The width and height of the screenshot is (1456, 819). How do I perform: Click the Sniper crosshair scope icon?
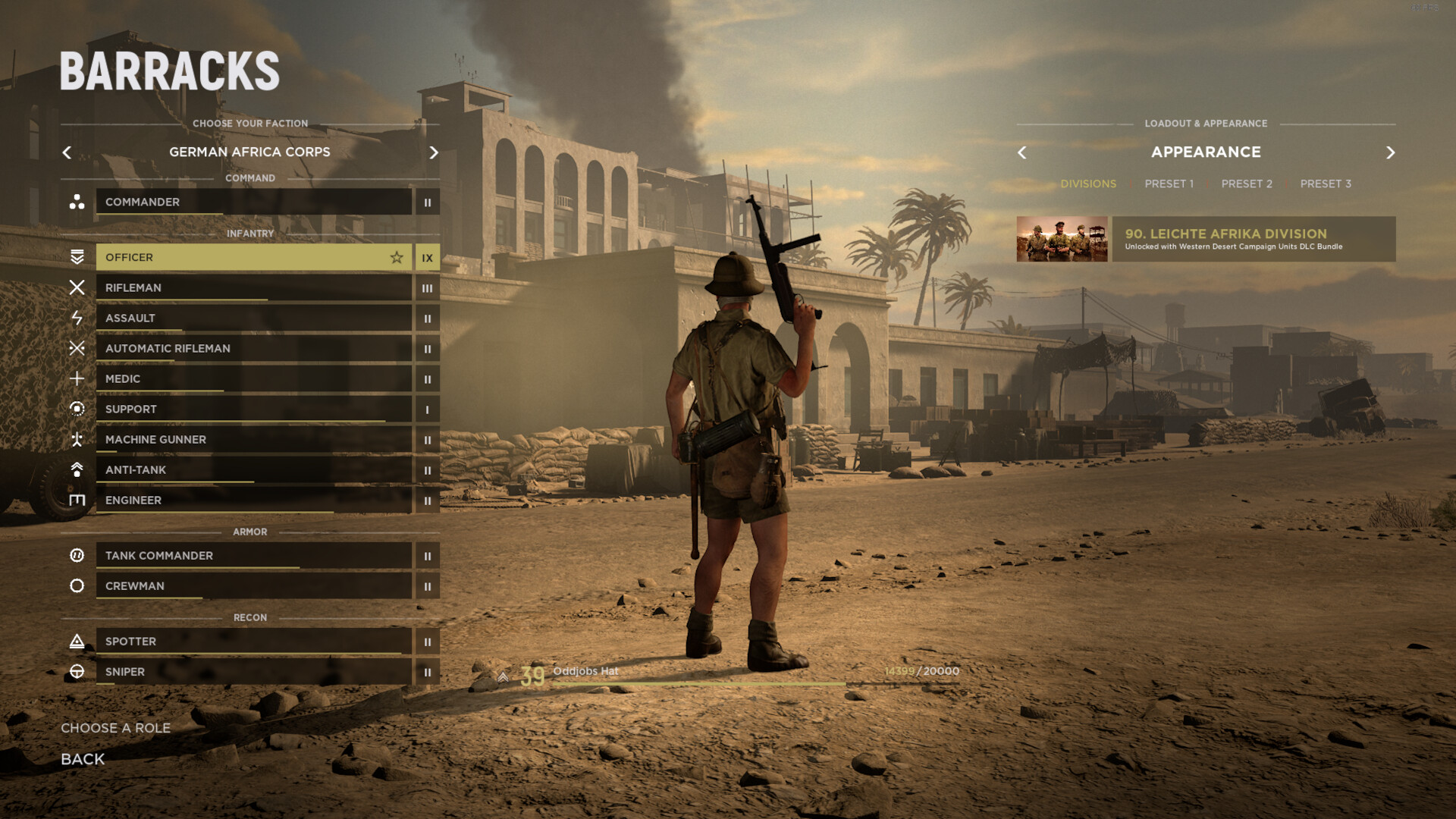coord(77,672)
